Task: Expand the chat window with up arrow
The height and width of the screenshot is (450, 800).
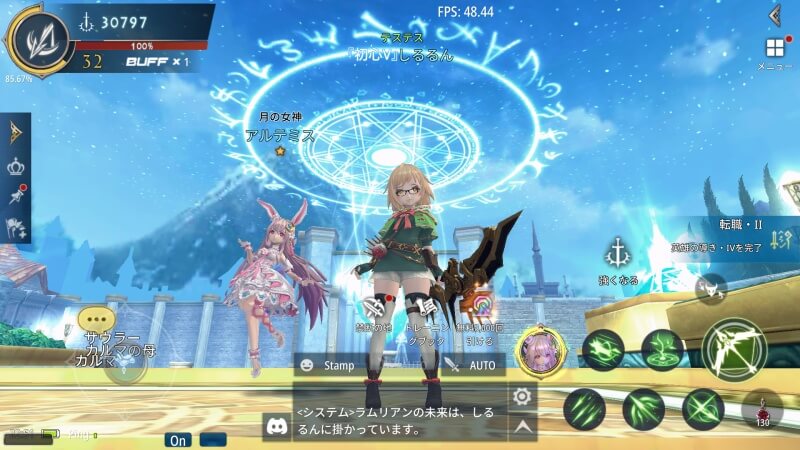Action: [x=521, y=426]
